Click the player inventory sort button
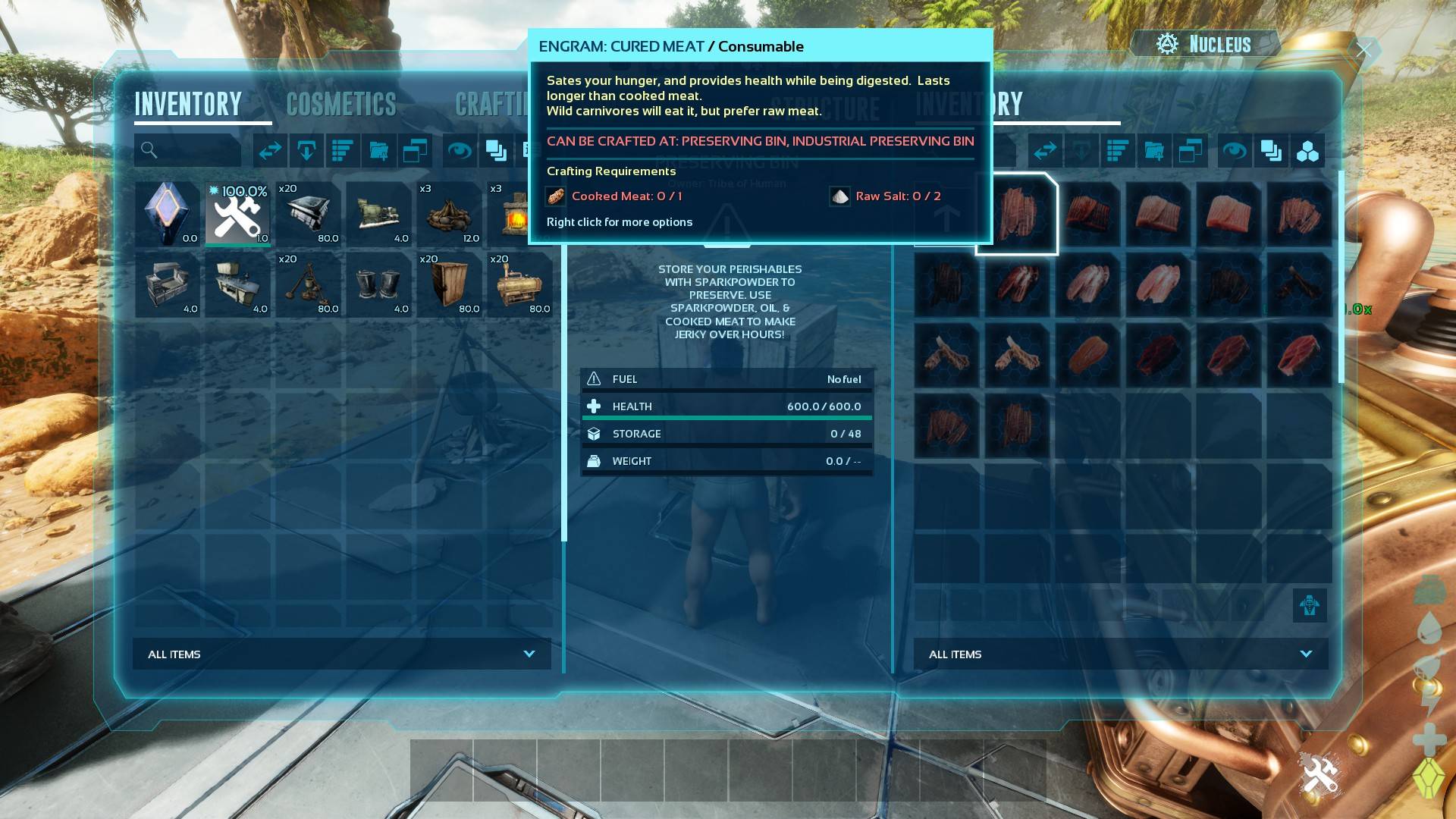The height and width of the screenshot is (819, 1456). [x=343, y=150]
